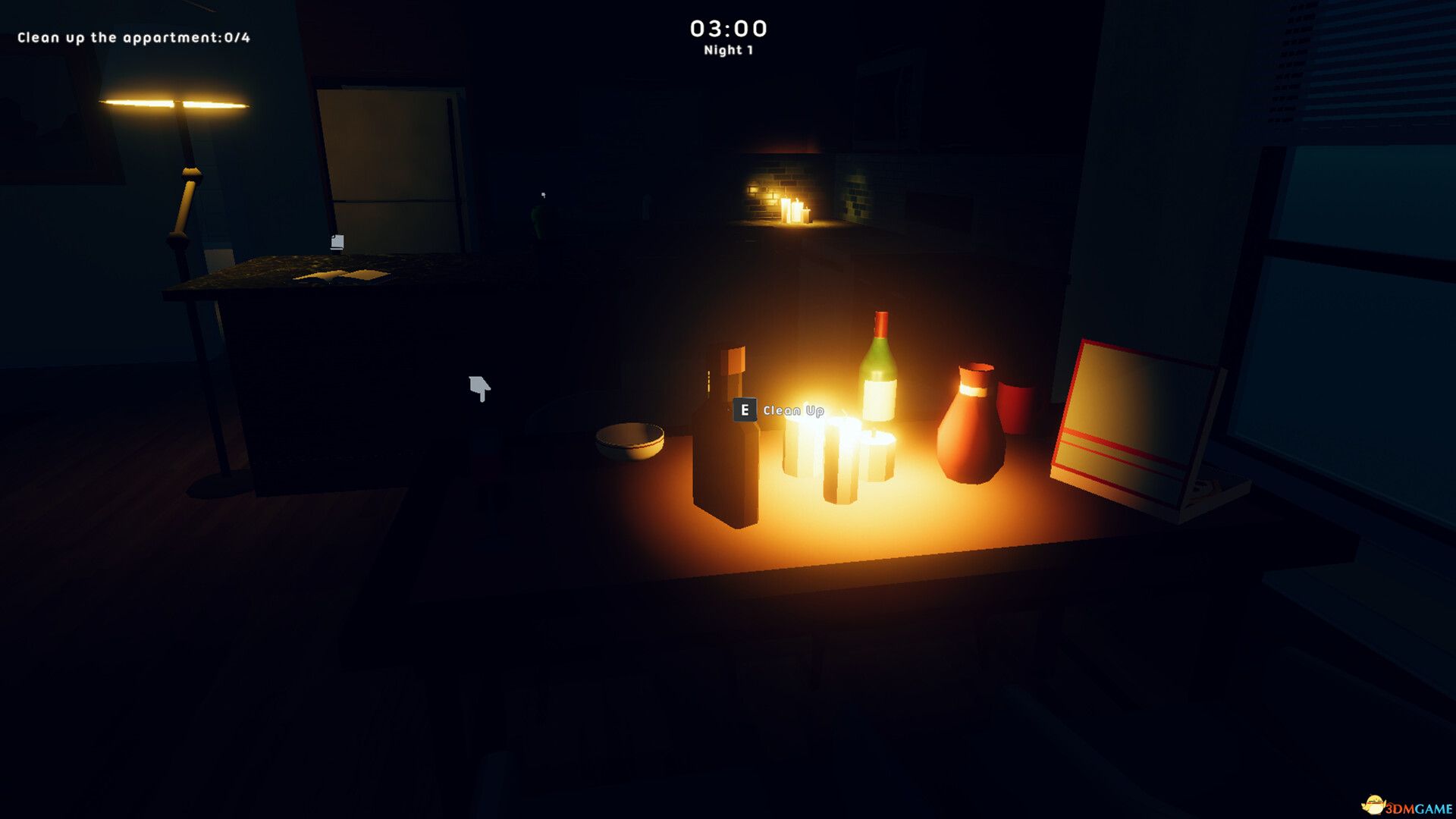Click the Night 1 label
1456x819 pixels.
point(726,52)
